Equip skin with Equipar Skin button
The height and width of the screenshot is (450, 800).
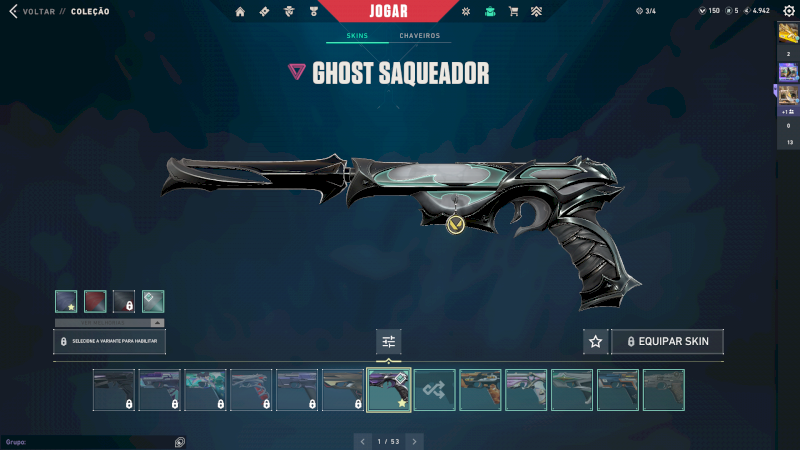[667, 342]
